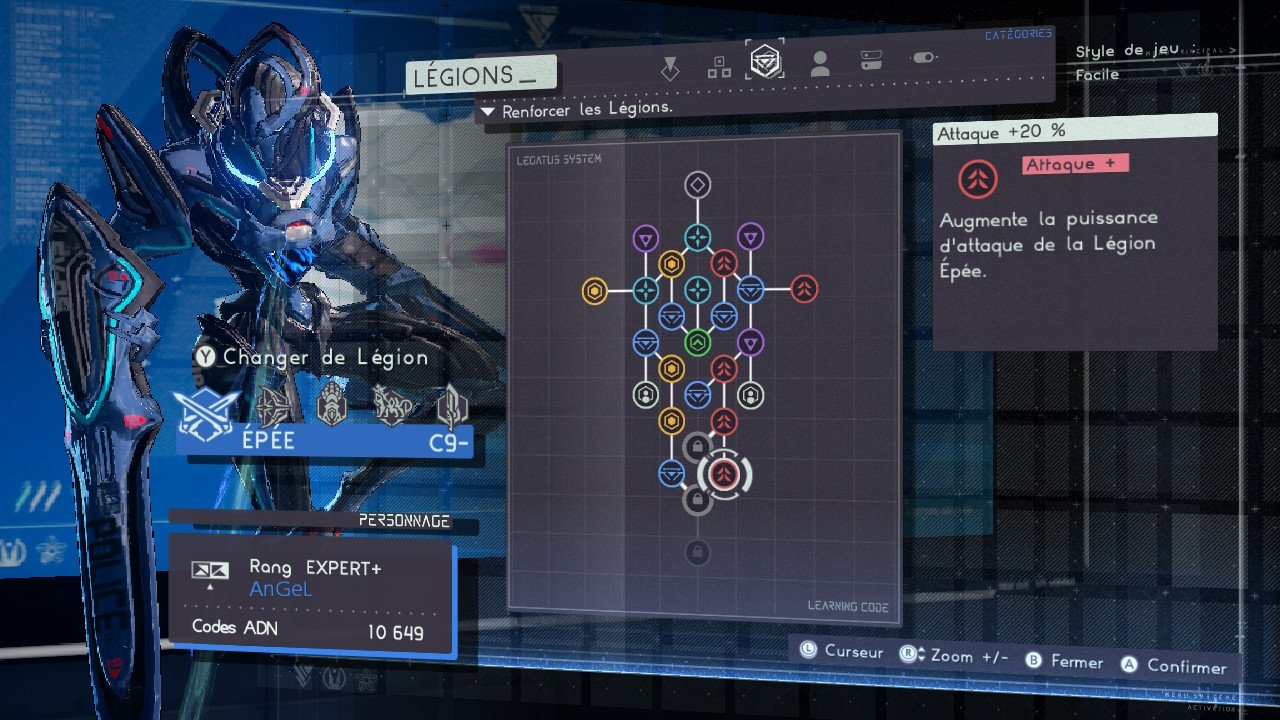Select the highlighted red Attaque + node
This screenshot has width=1280, height=720.
(x=725, y=474)
